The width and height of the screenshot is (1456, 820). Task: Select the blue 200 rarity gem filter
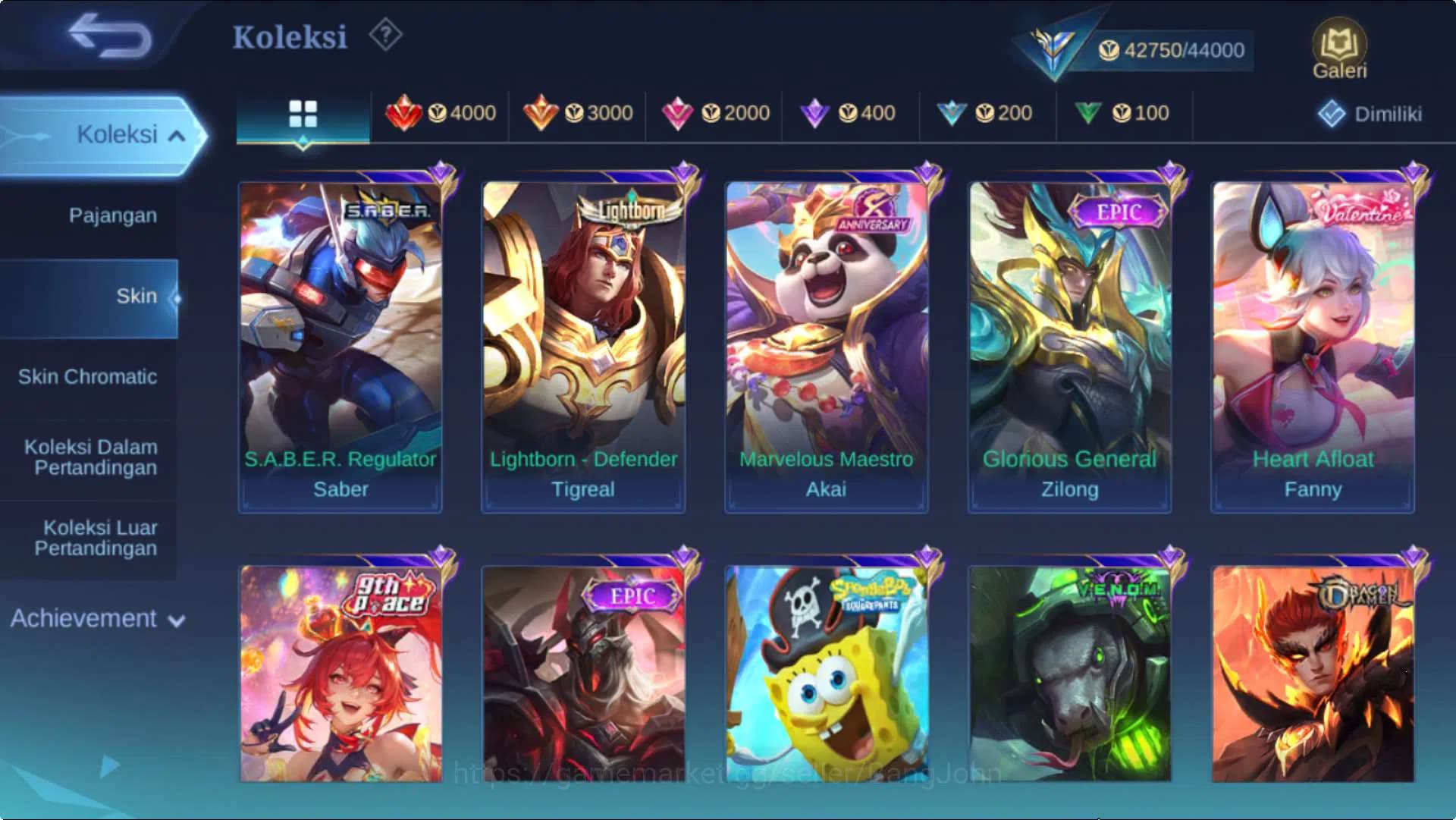[986, 112]
